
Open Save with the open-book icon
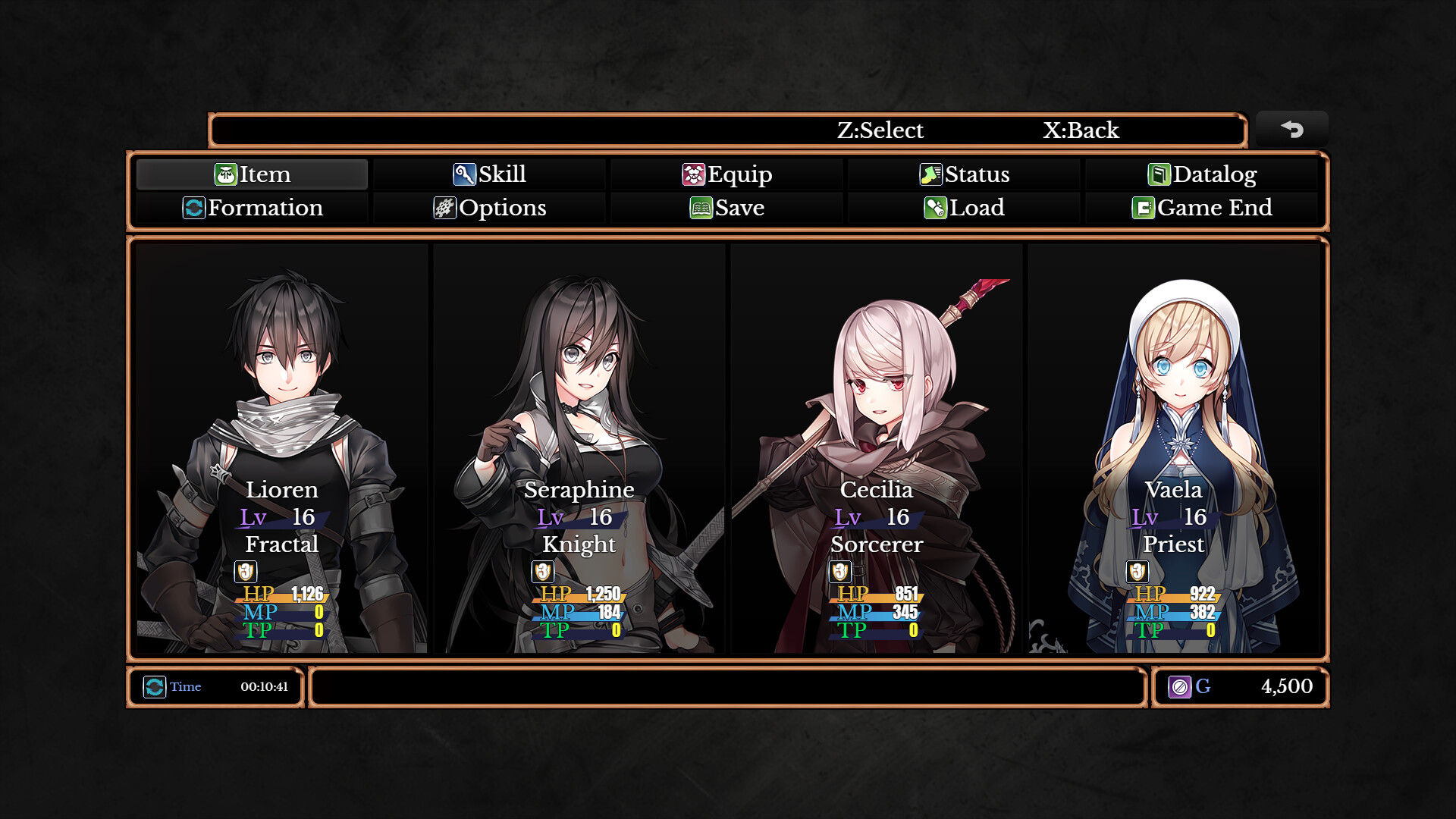(701, 208)
